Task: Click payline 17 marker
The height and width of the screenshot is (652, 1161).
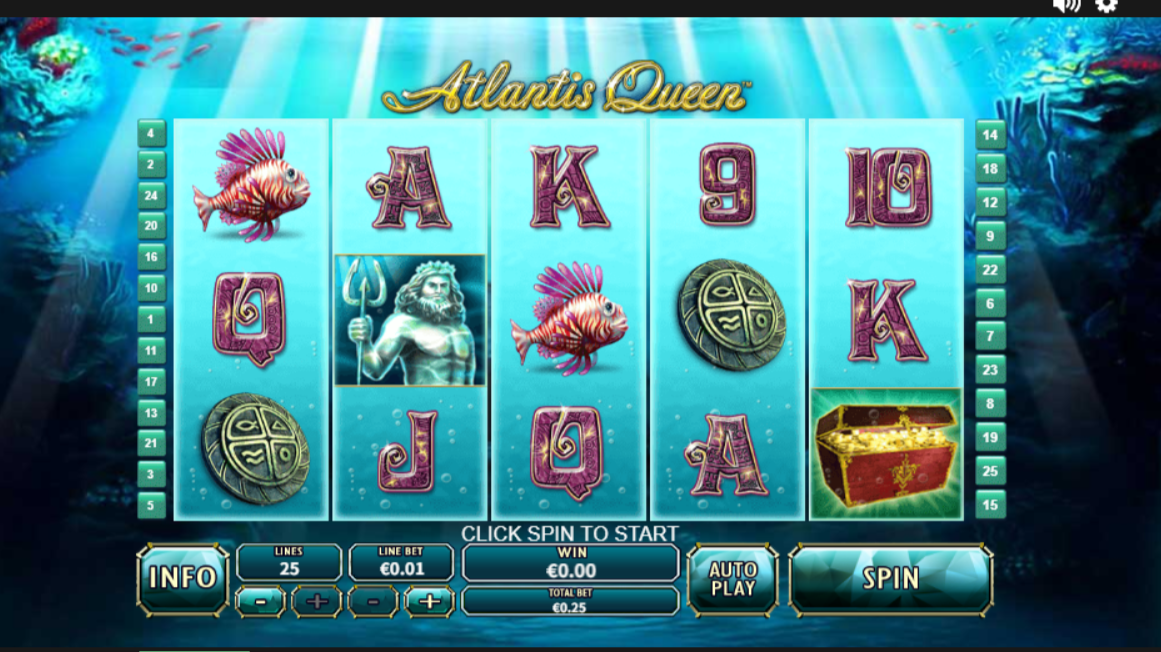Action: click(151, 381)
